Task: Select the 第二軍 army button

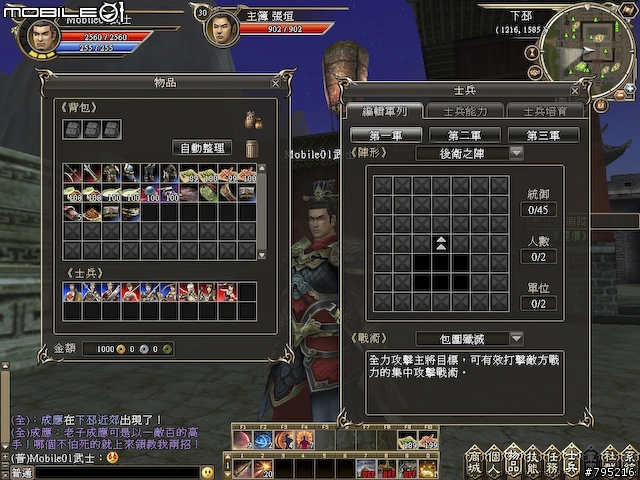Action: tap(465, 135)
